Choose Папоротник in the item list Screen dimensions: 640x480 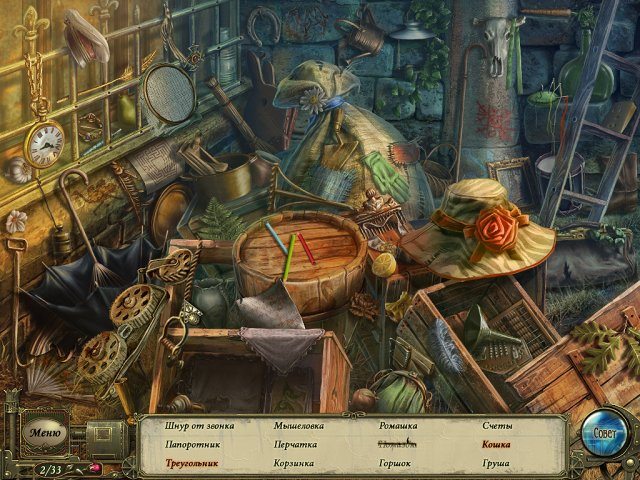193,444
